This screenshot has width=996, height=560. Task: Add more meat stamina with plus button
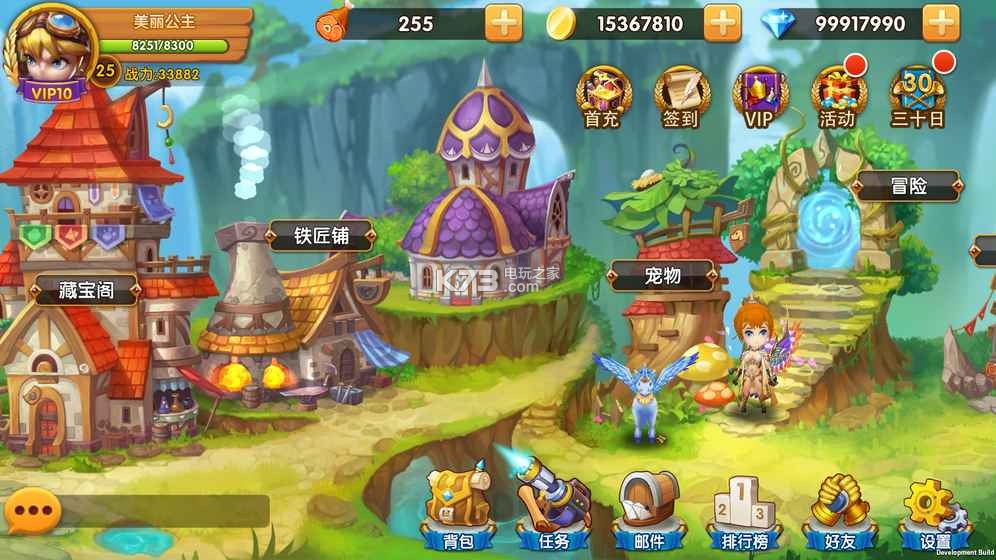pos(504,23)
